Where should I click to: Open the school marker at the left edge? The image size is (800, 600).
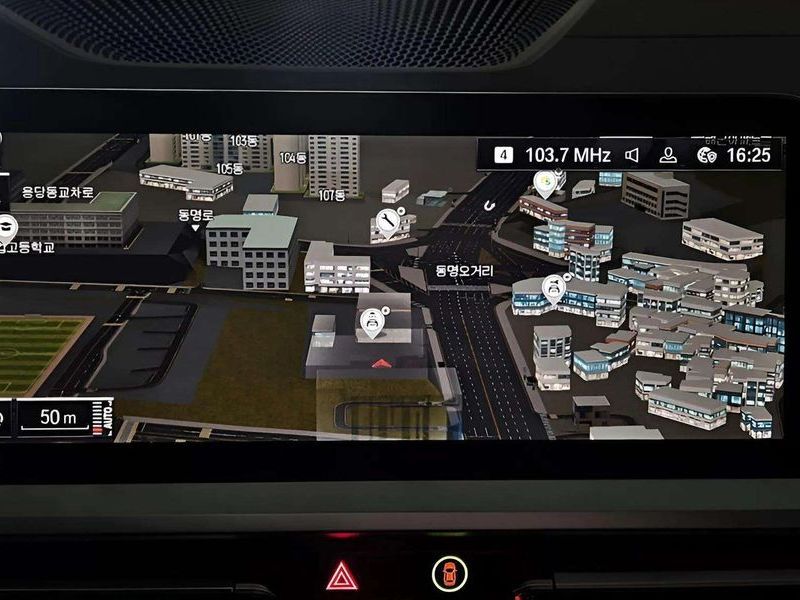pyautogui.click(x=7, y=226)
